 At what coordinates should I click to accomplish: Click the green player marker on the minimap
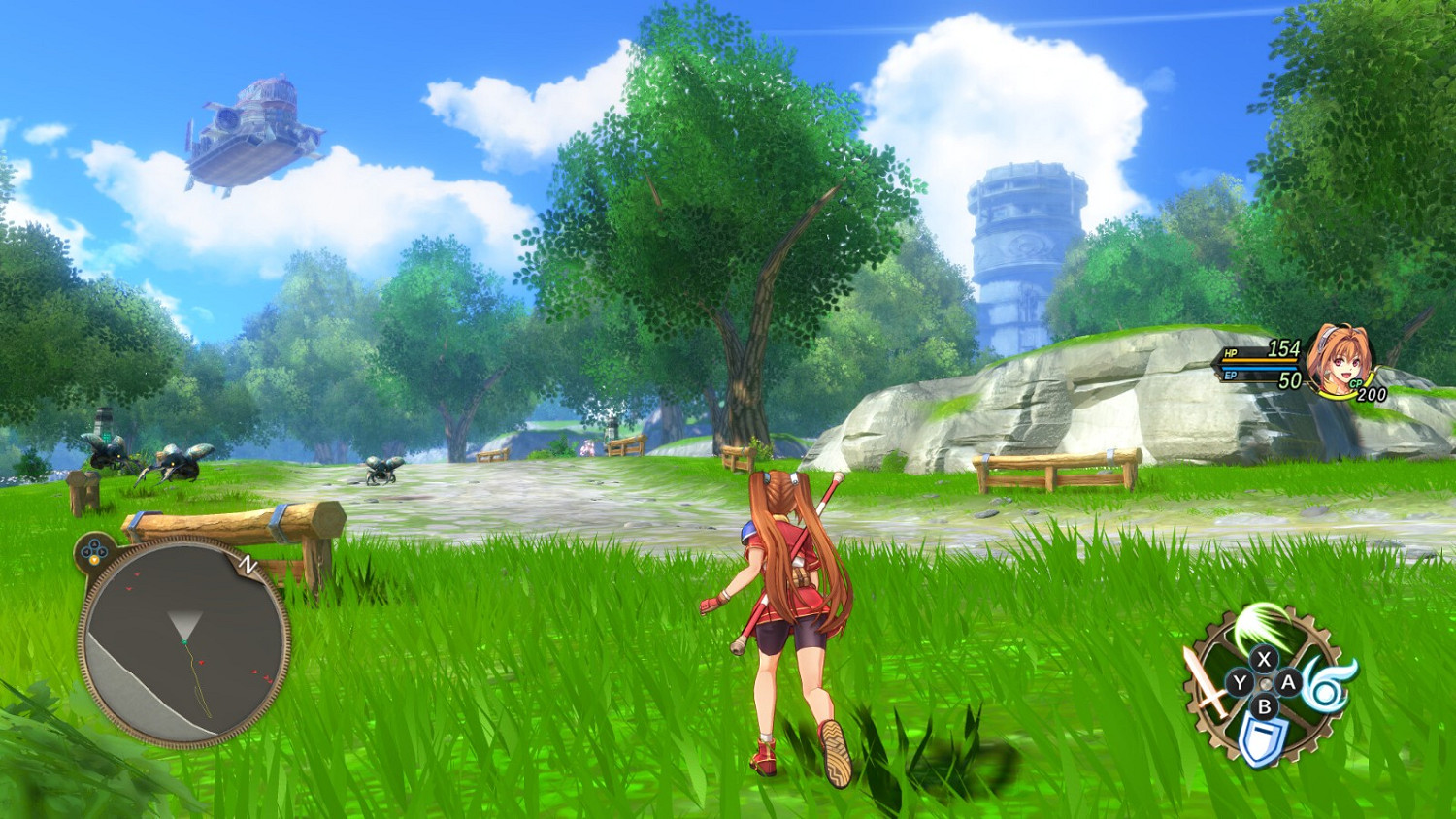coord(183,639)
